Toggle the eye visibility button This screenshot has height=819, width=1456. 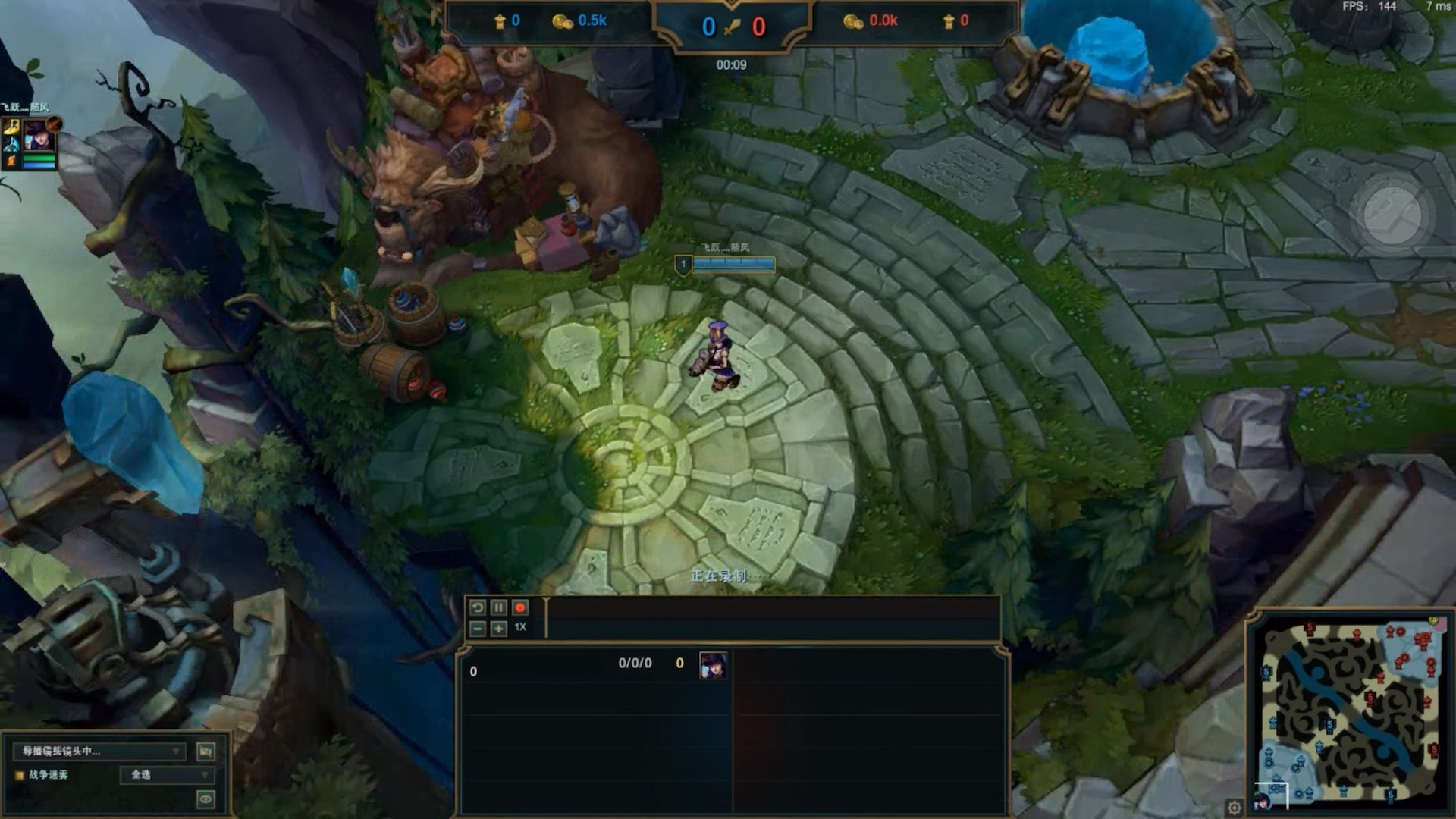(x=206, y=799)
